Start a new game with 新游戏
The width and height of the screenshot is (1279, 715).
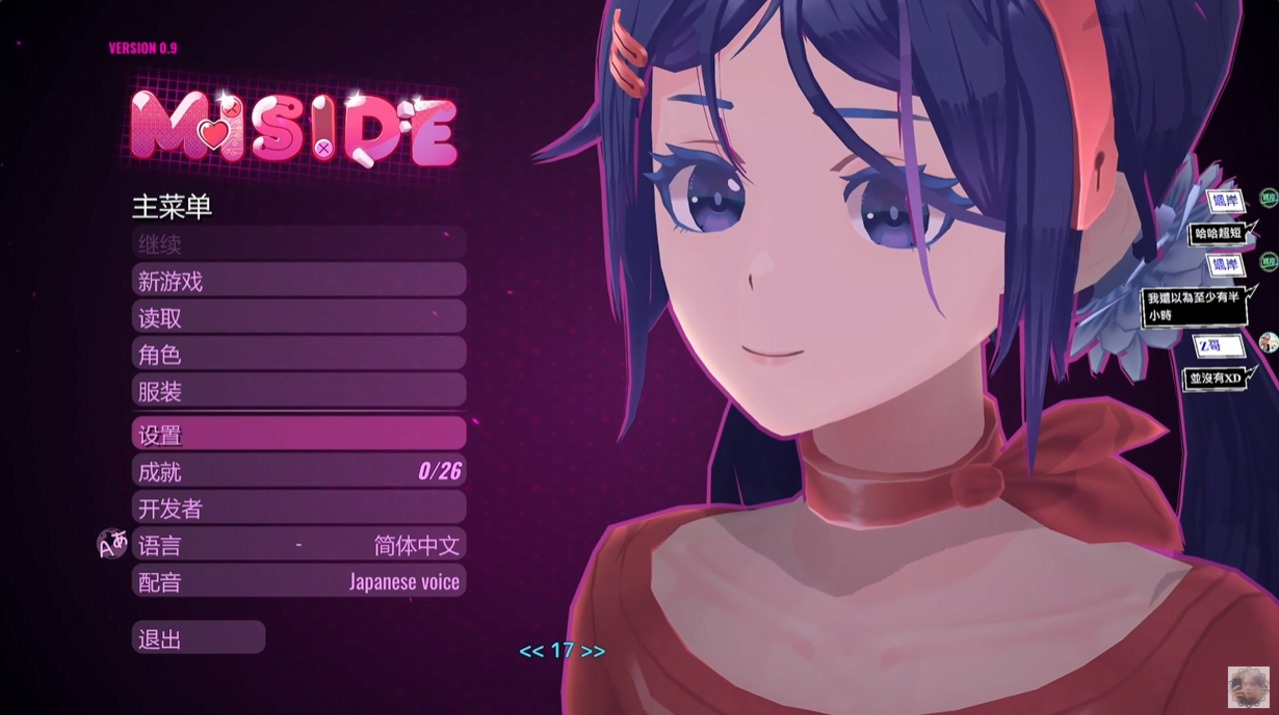click(x=298, y=281)
